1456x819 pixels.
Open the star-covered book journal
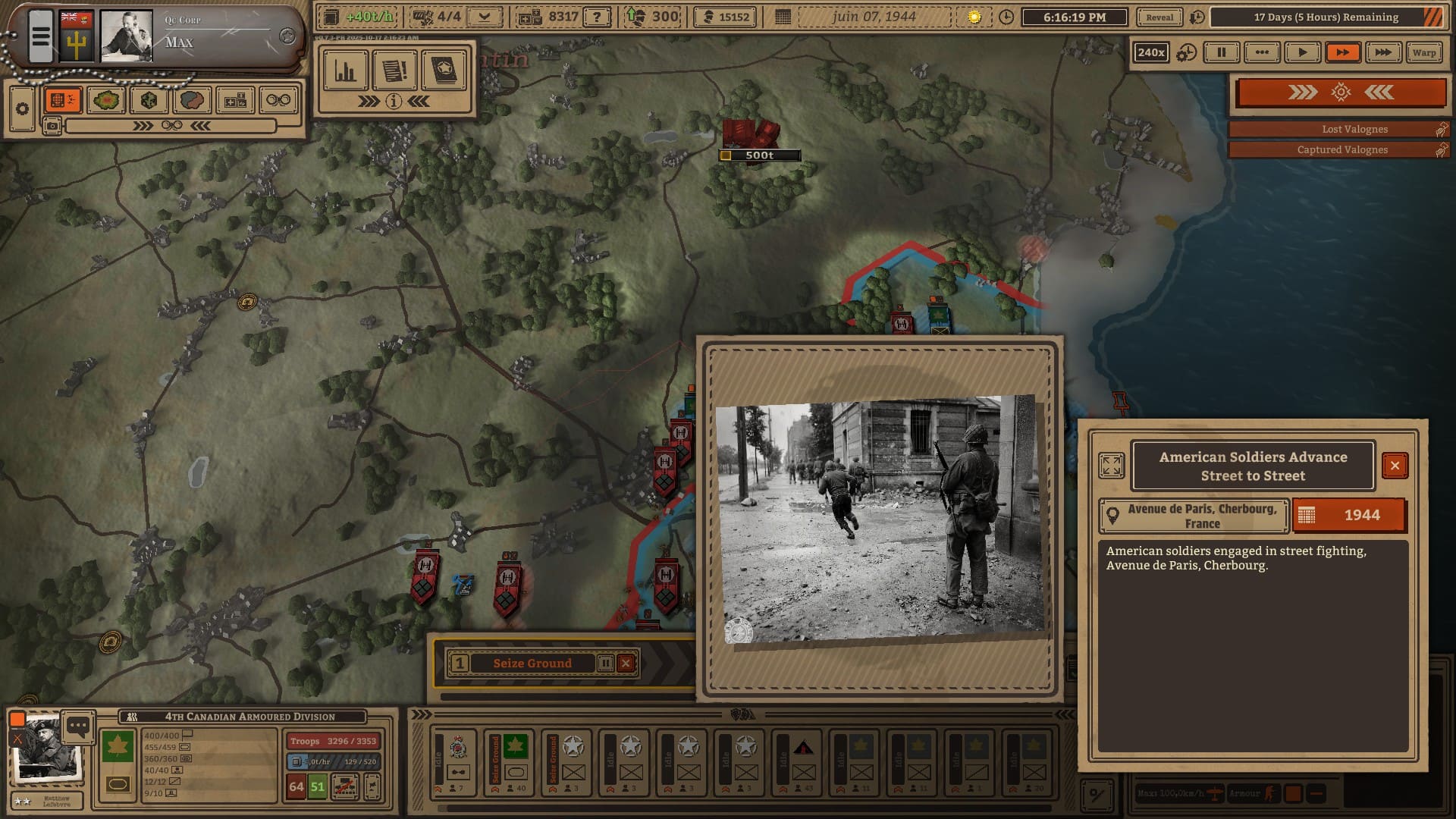tap(444, 71)
